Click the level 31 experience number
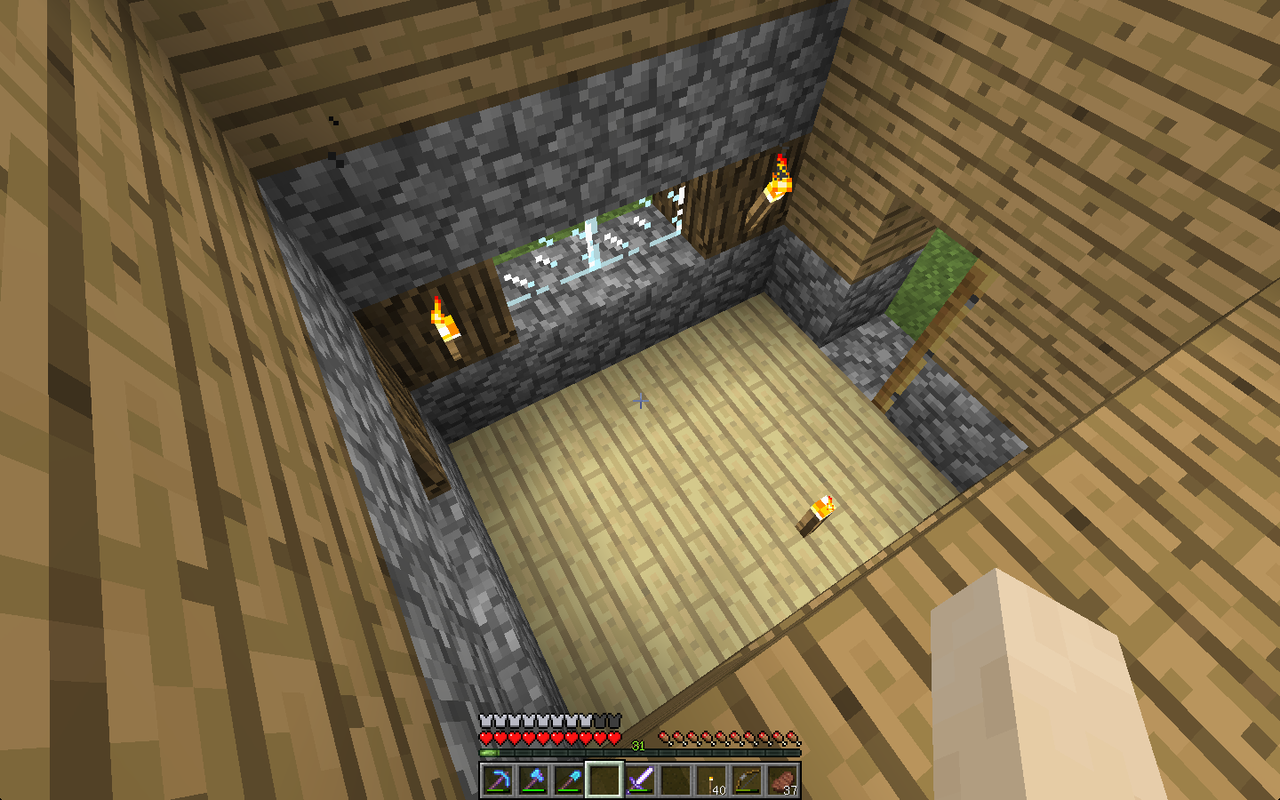Screen dimensions: 1280x800 [x=637, y=744]
